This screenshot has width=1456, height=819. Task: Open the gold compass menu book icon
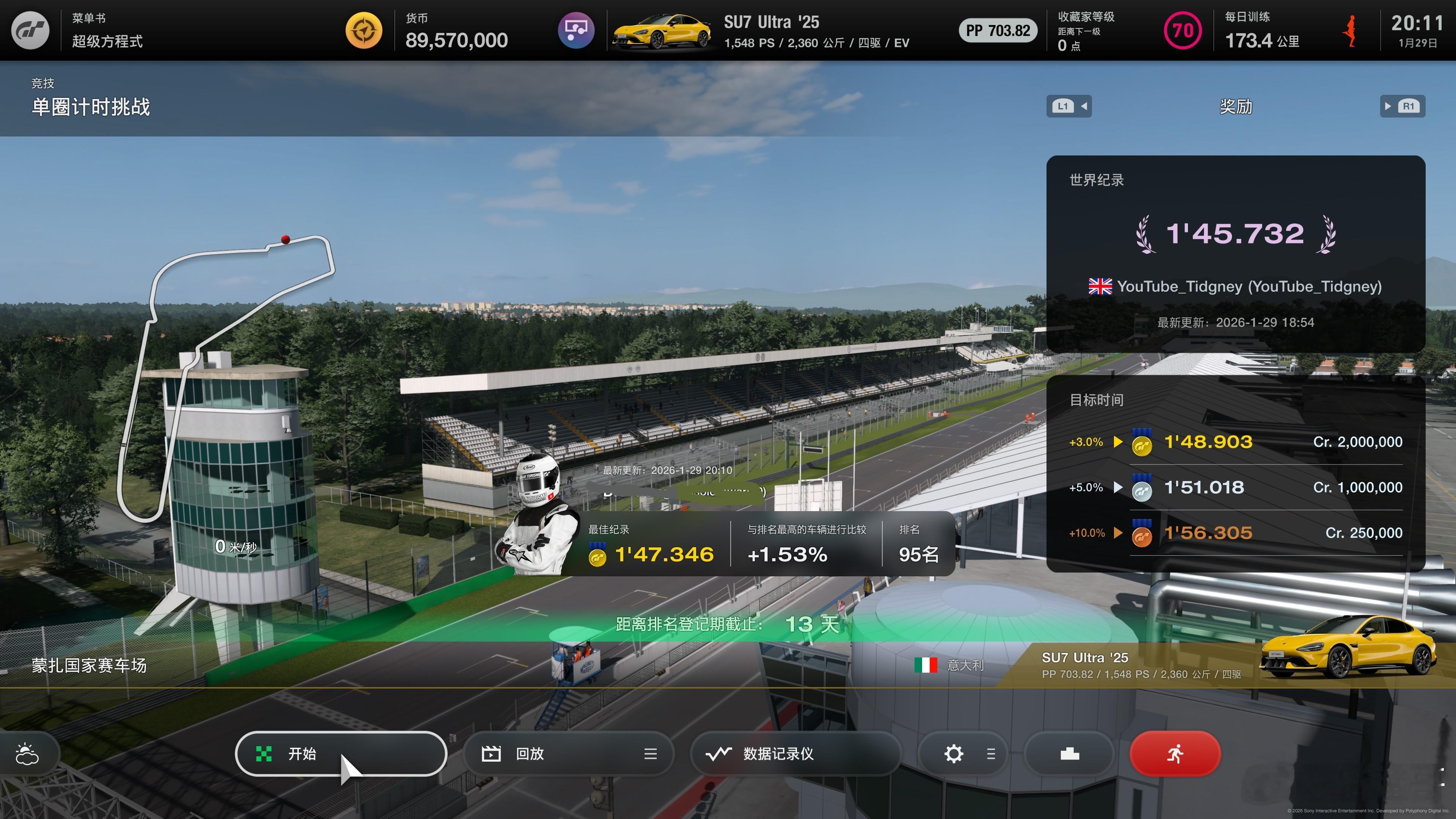coord(364,30)
